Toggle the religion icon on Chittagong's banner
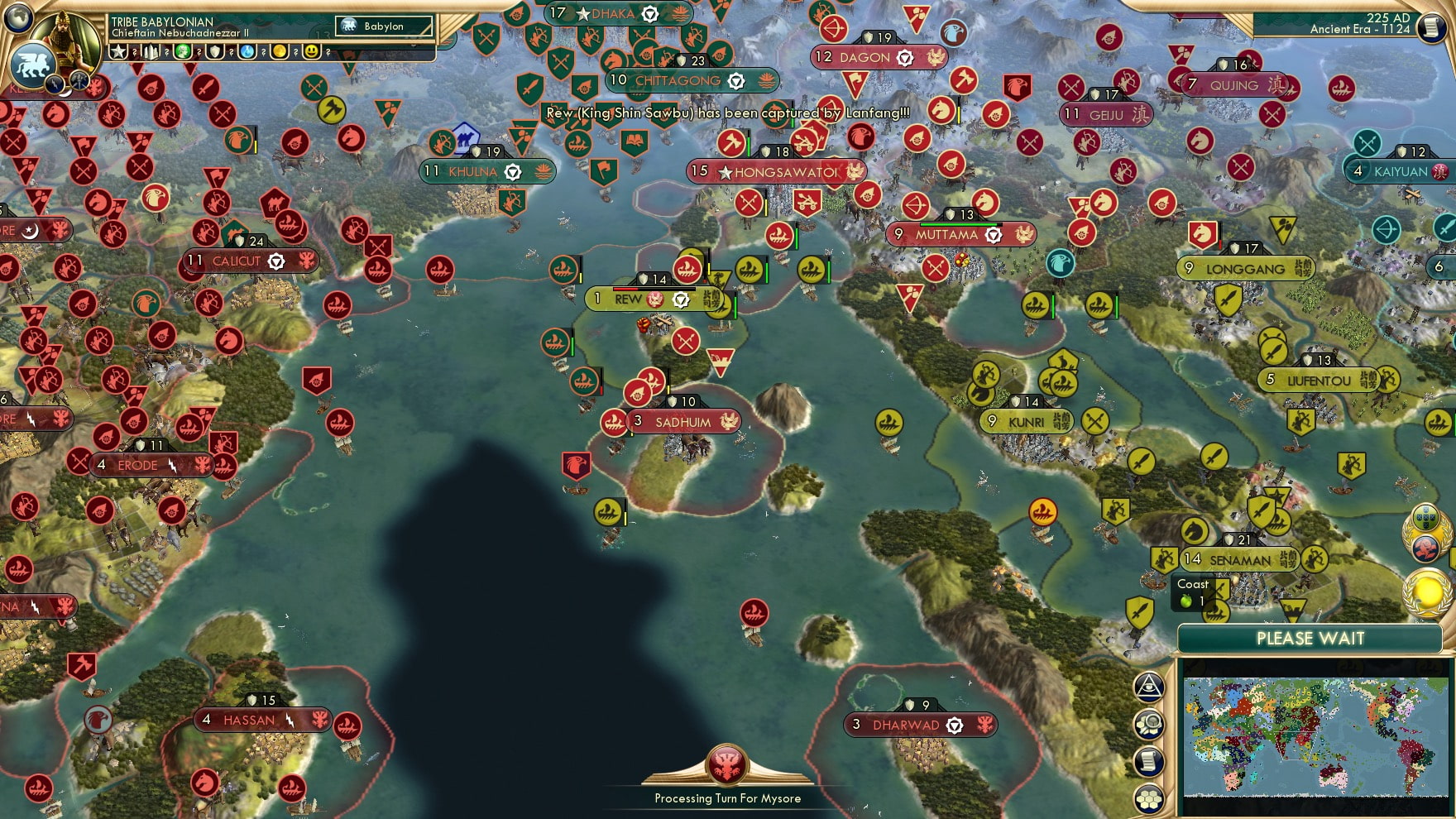This screenshot has width=1456, height=819. (737, 82)
